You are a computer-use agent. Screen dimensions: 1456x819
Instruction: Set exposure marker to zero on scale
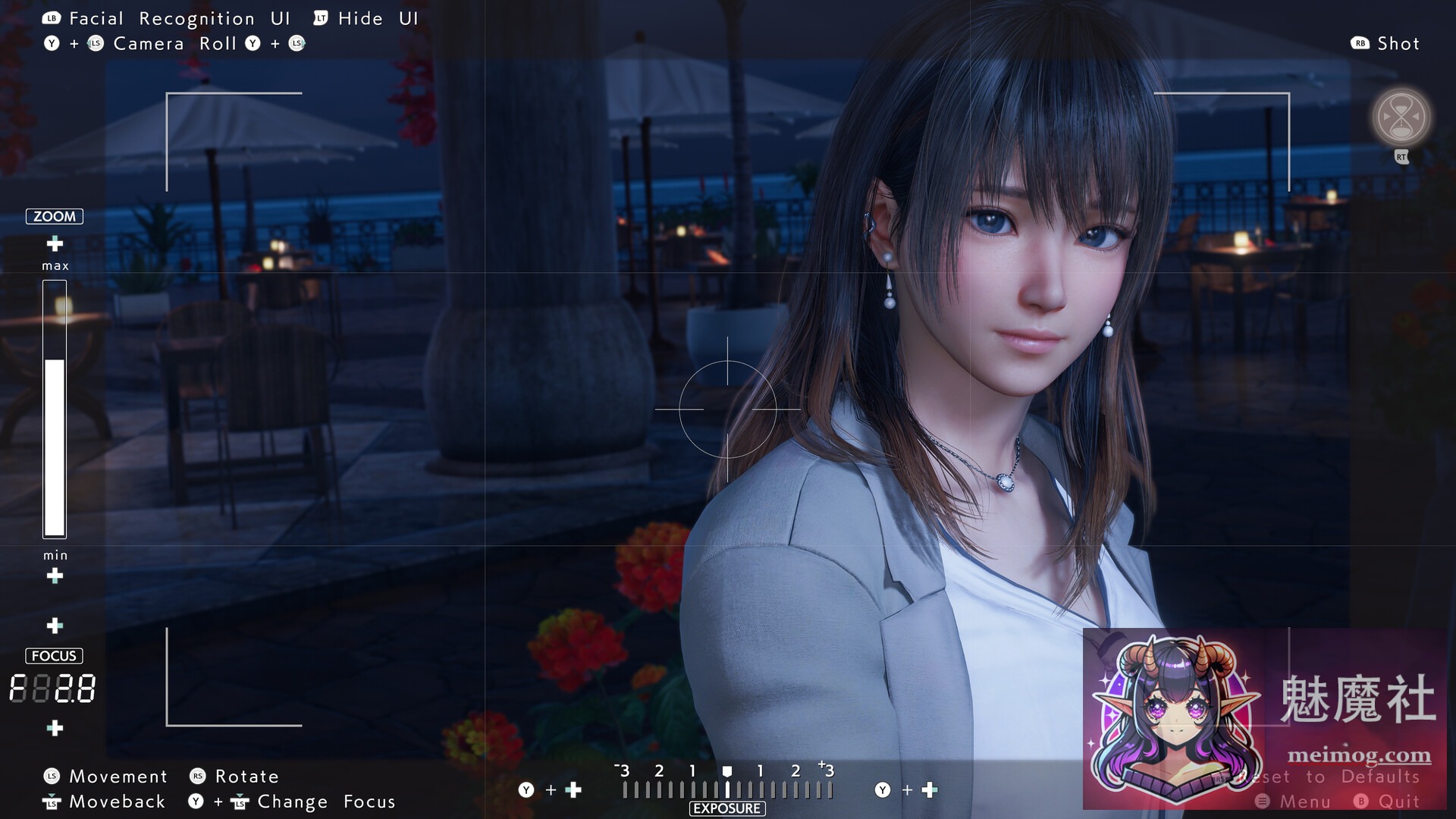tap(728, 772)
